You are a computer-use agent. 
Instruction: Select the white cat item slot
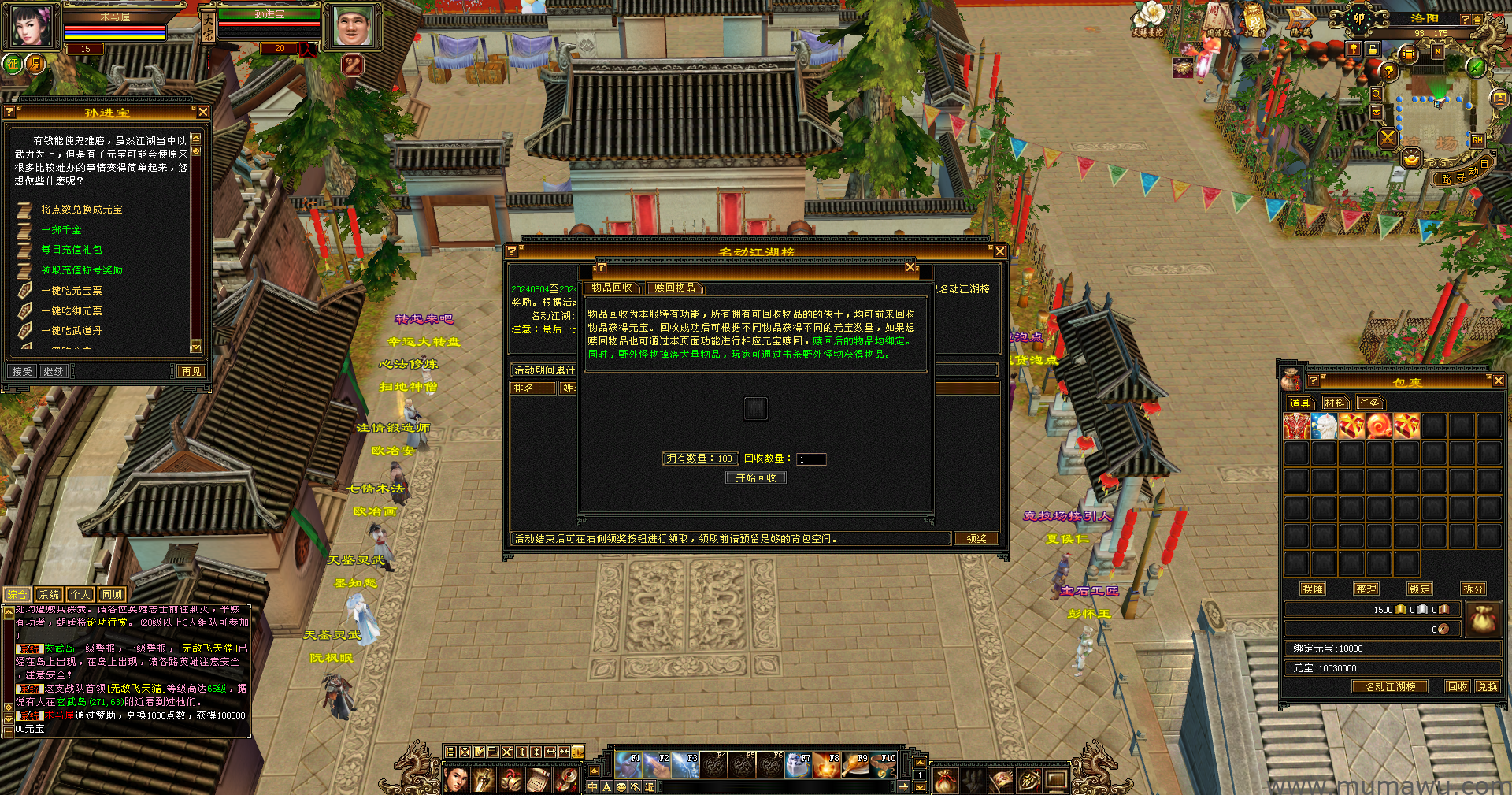(x=1324, y=426)
